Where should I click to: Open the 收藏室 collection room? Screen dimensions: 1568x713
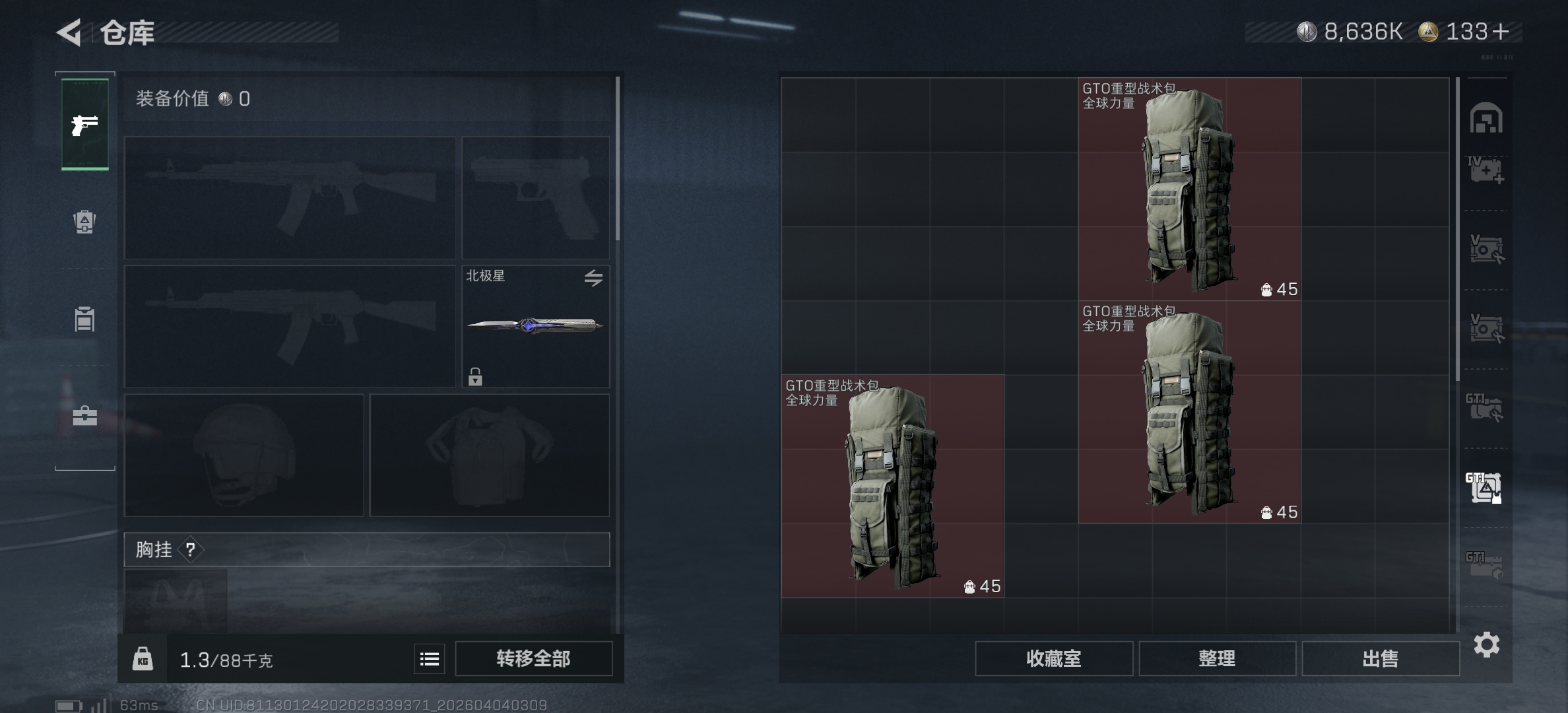pyautogui.click(x=1054, y=659)
